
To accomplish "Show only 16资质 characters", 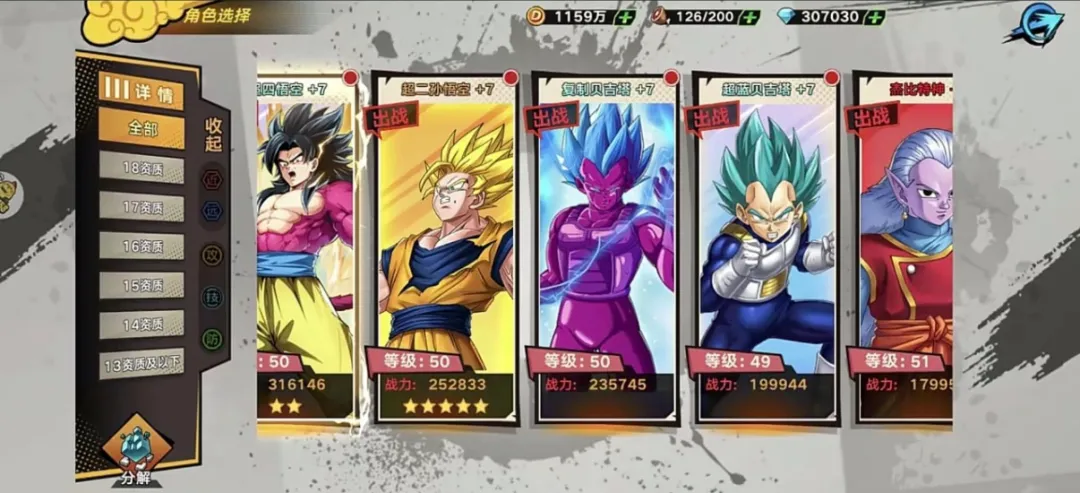I will [x=141, y=246].
